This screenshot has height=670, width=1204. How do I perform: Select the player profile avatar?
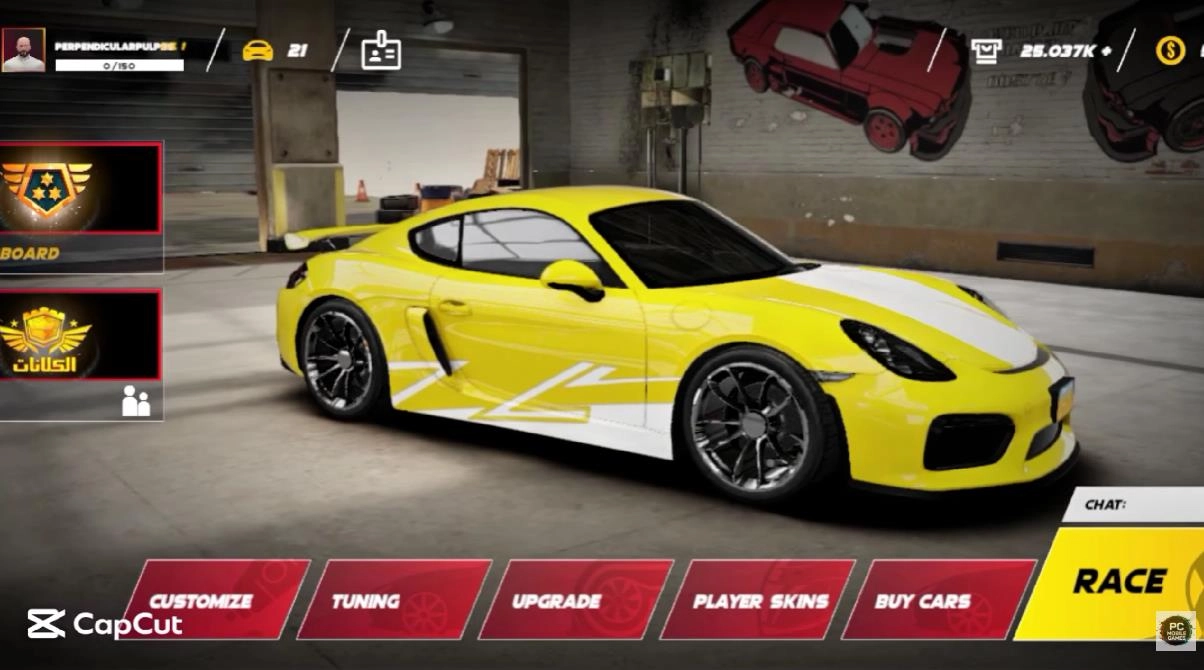pyautogui.click(x=23, y=50)
